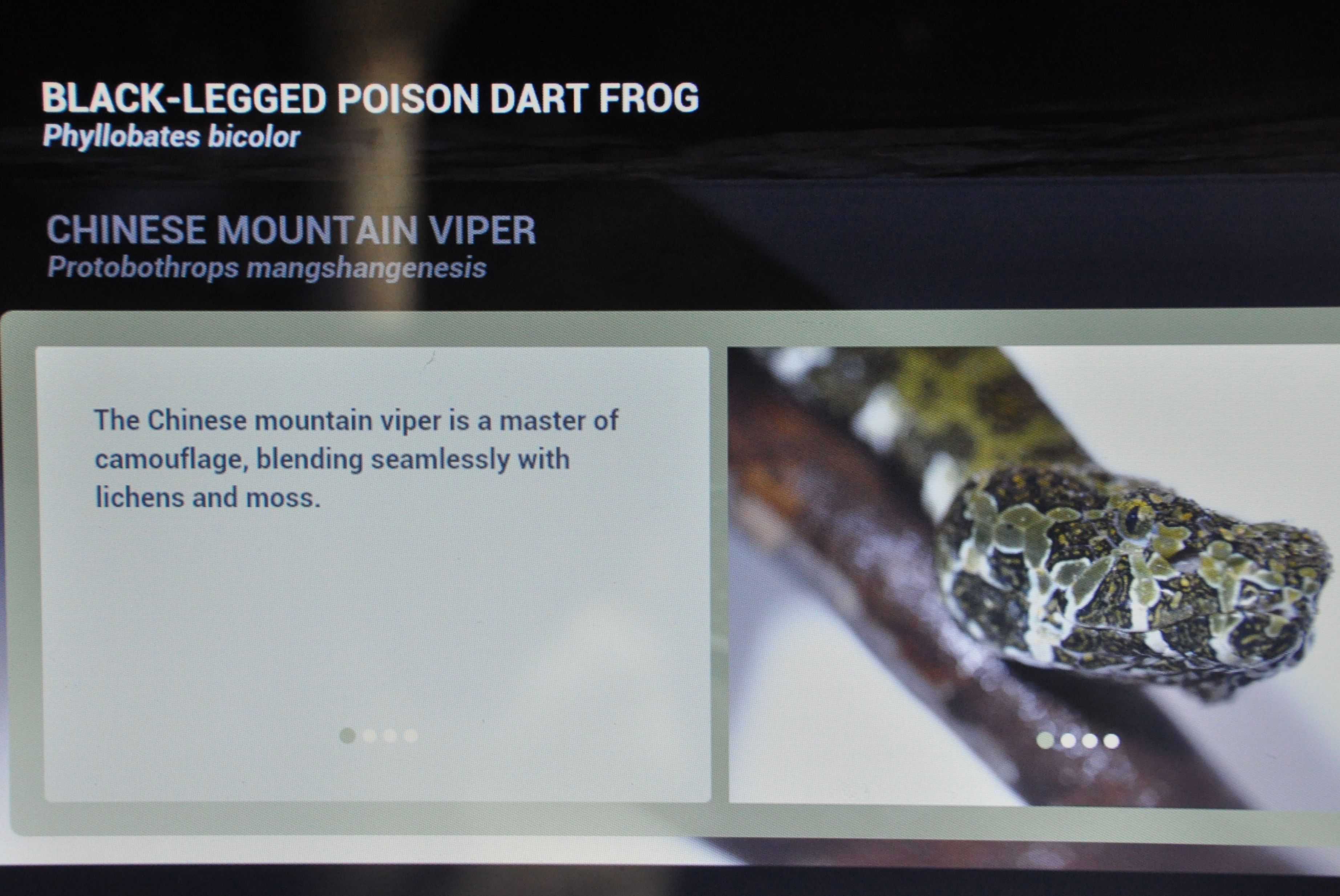Select the Chinese Mountain Viper heading

tap(291, 230)
